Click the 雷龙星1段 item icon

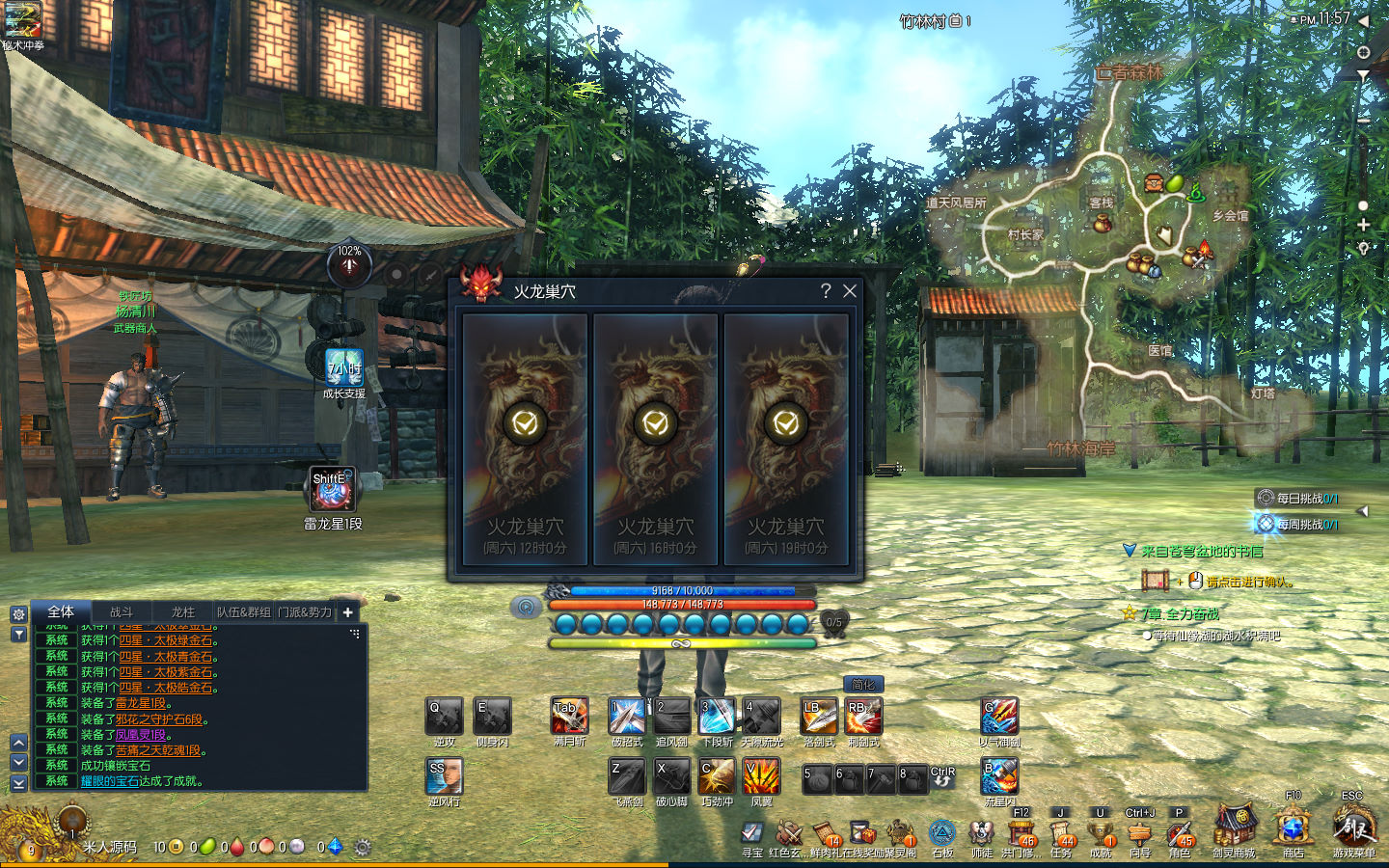pyautogui.click(x=333, y=491)
